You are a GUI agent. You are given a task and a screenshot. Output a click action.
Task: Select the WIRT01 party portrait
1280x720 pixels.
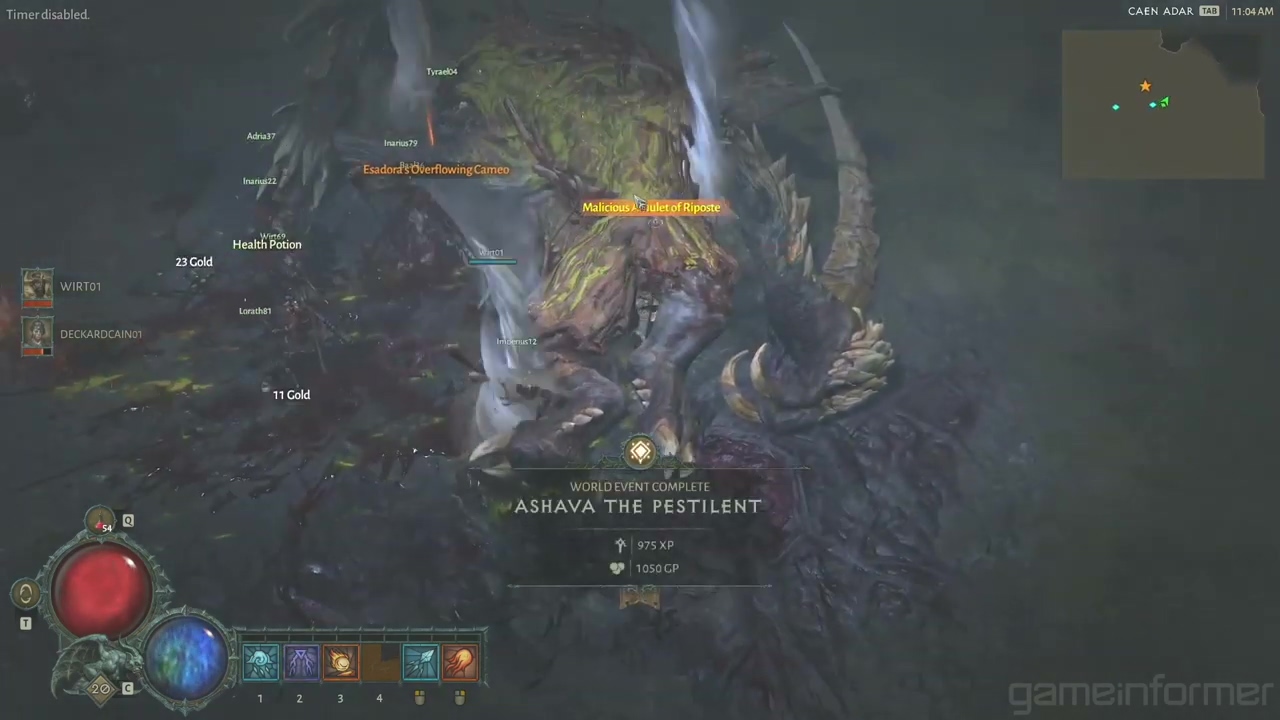click(x=37, y=287)
